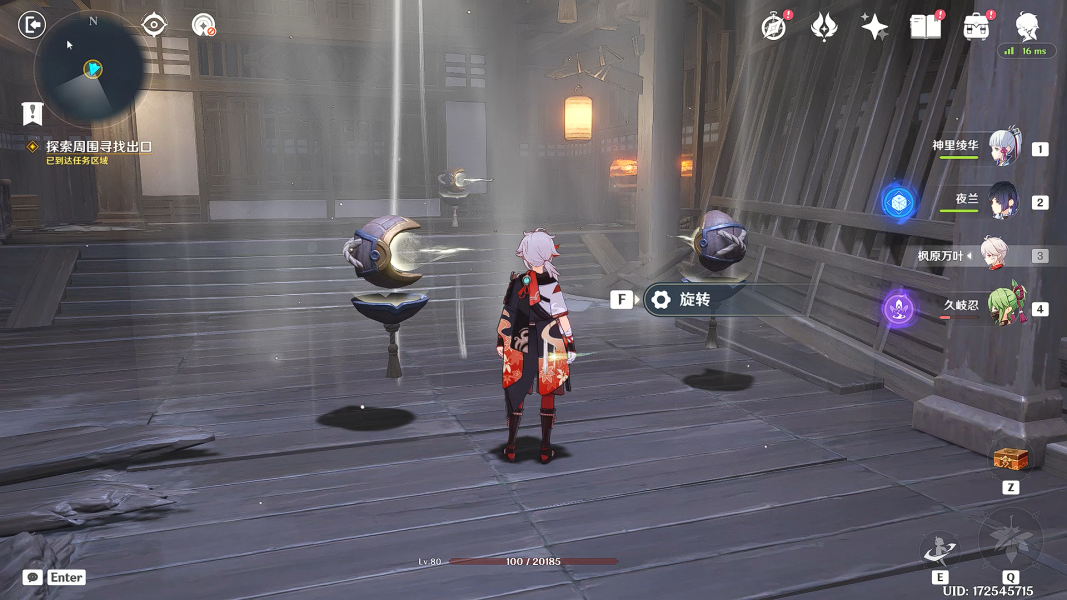Trigger the elemental burst icon

click(x=1010, y=541)
